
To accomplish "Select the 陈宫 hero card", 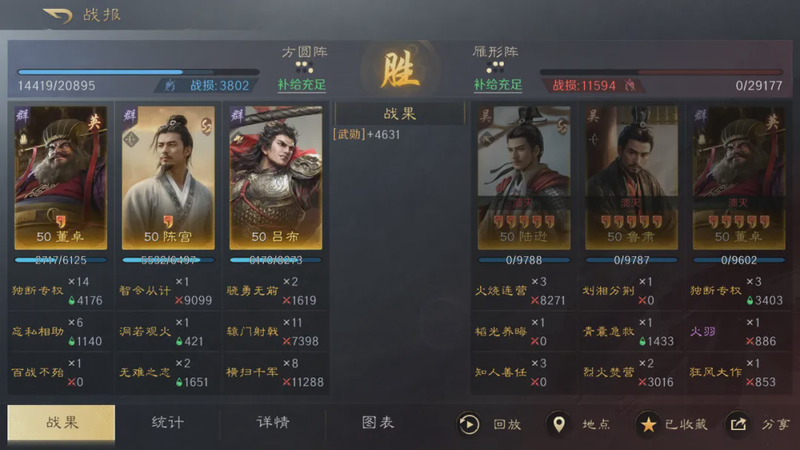I will [168, 177].
